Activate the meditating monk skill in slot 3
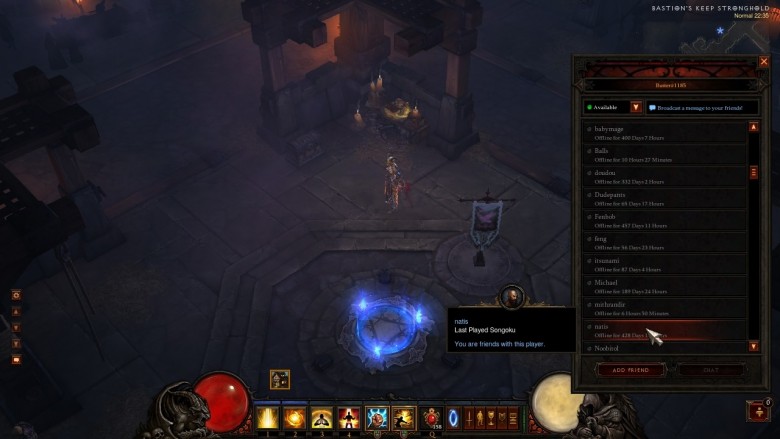The width and height of the screenshot is (780, 439). click(x=322, y=416)
